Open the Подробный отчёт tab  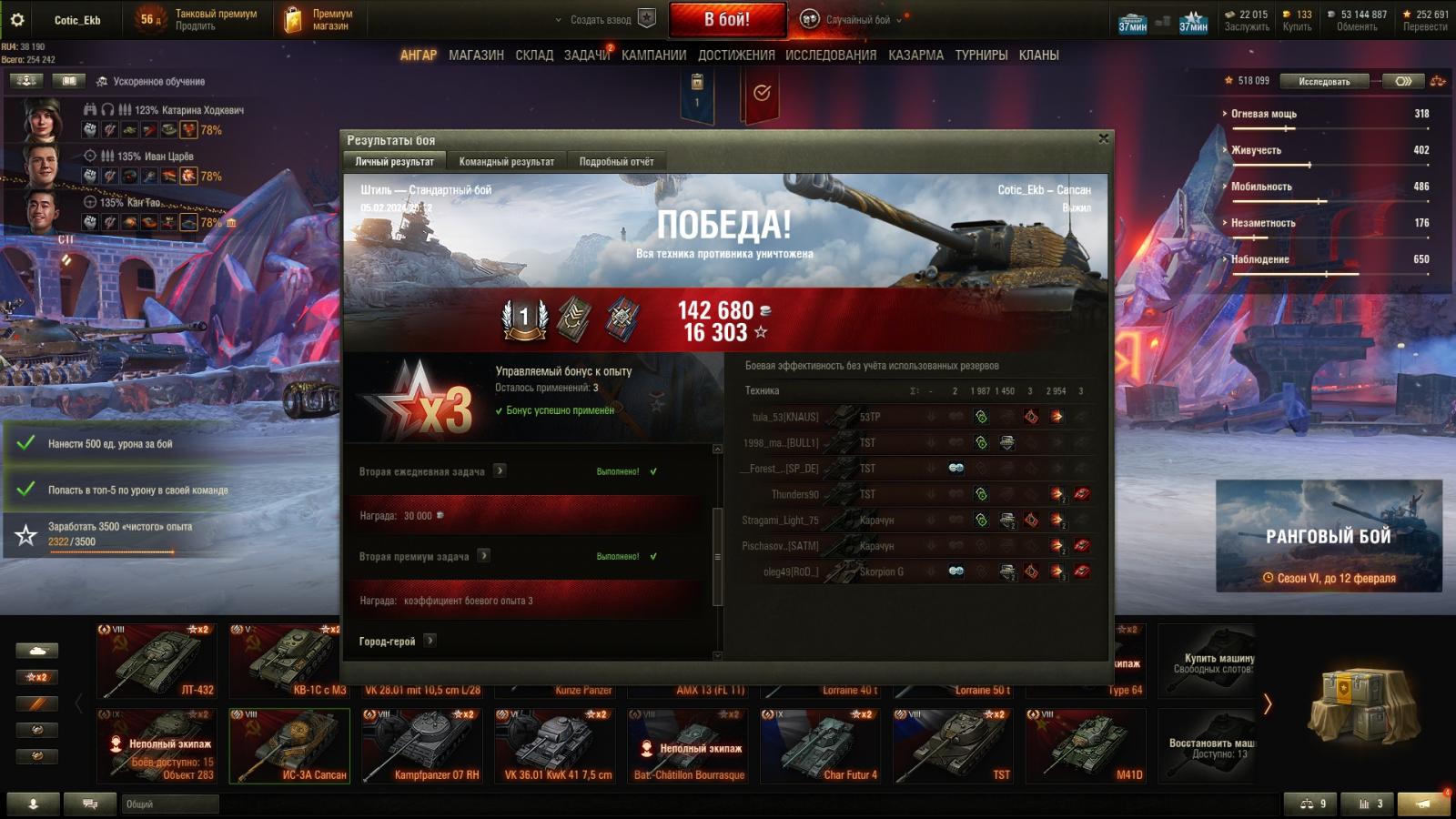616,162
